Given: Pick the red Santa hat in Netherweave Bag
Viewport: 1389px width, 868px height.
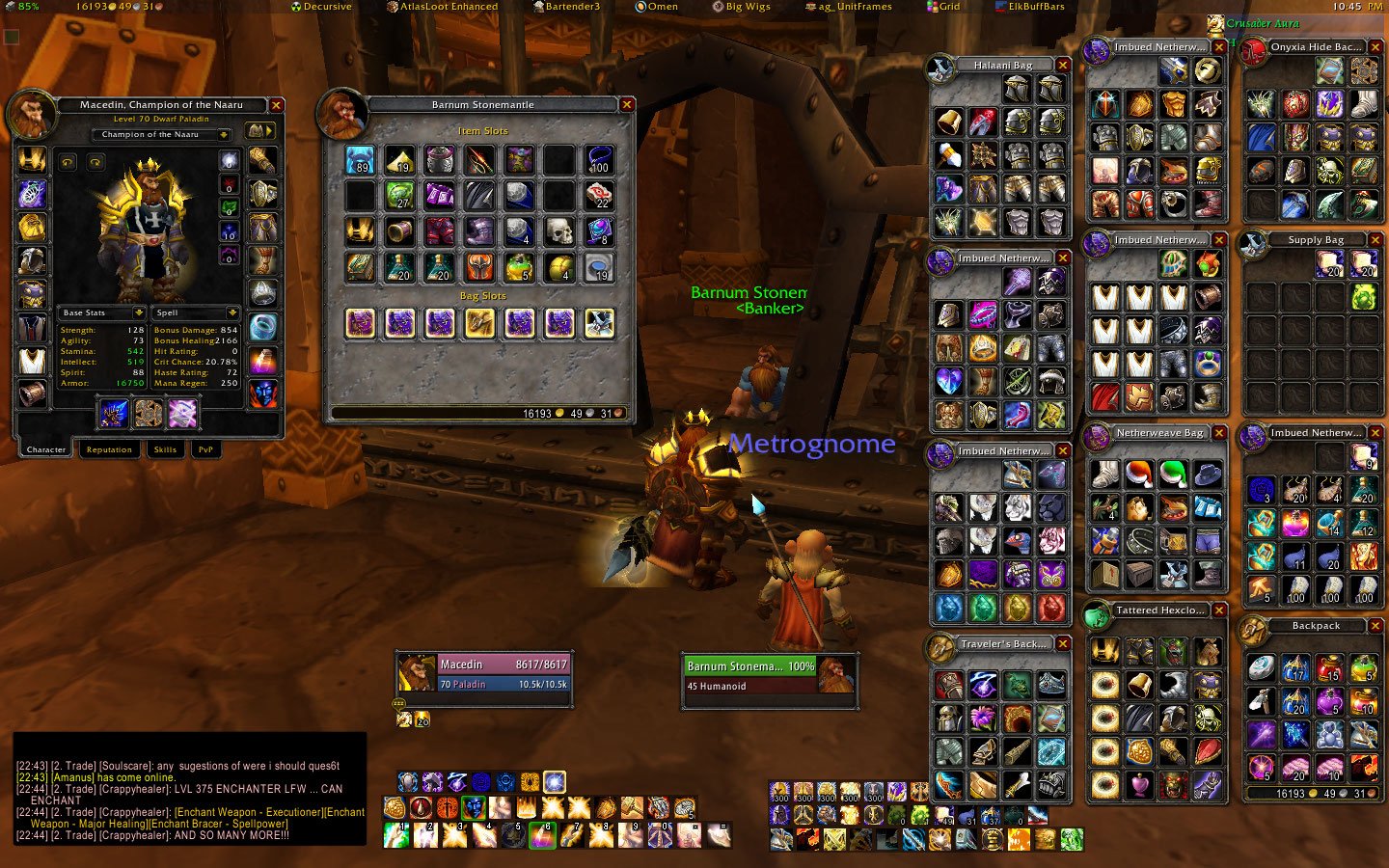Looking at the screenshot, I should tap(1139, 474).
